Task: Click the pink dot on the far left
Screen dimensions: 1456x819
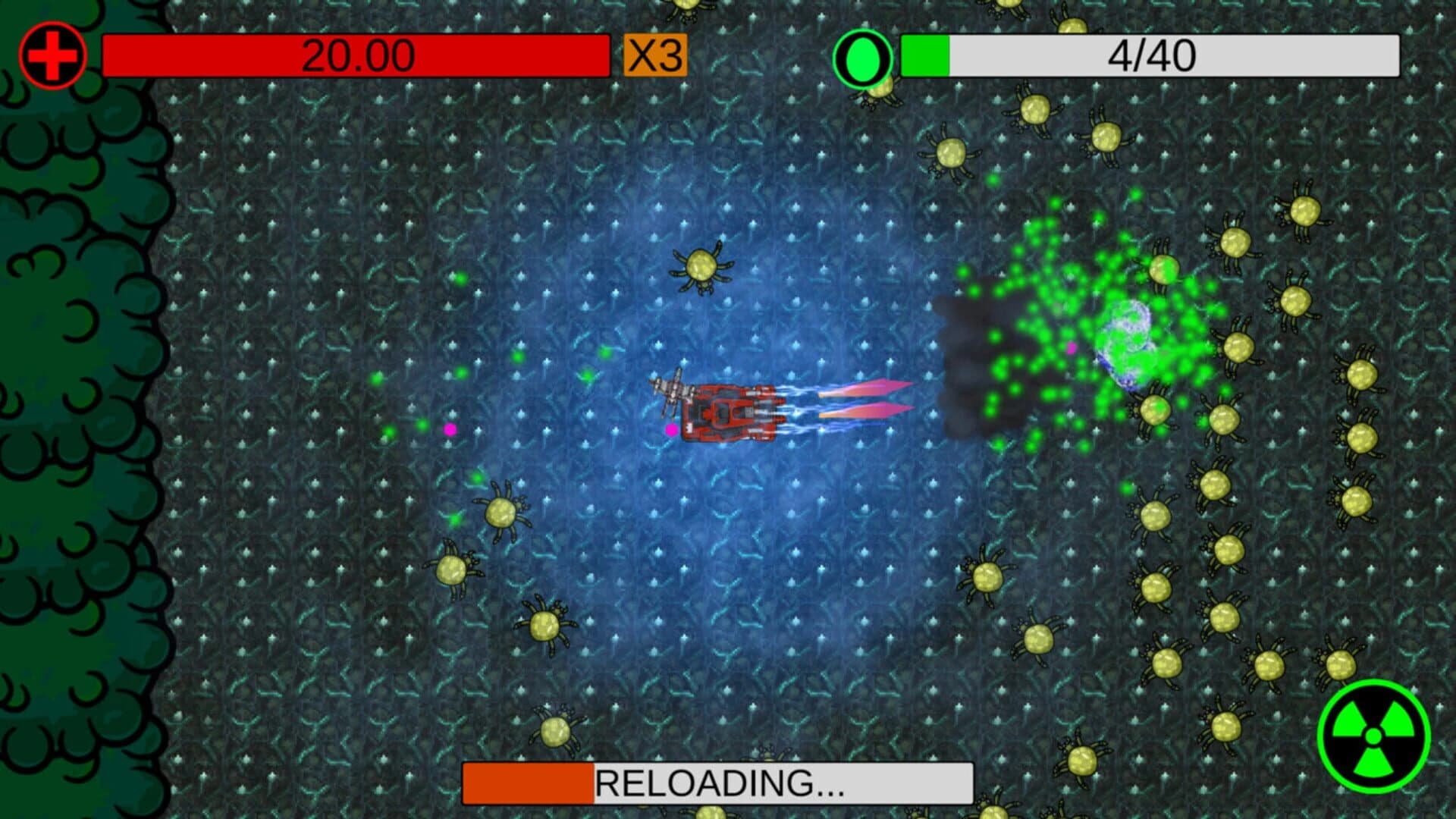Action: click(x=450, y=430)
